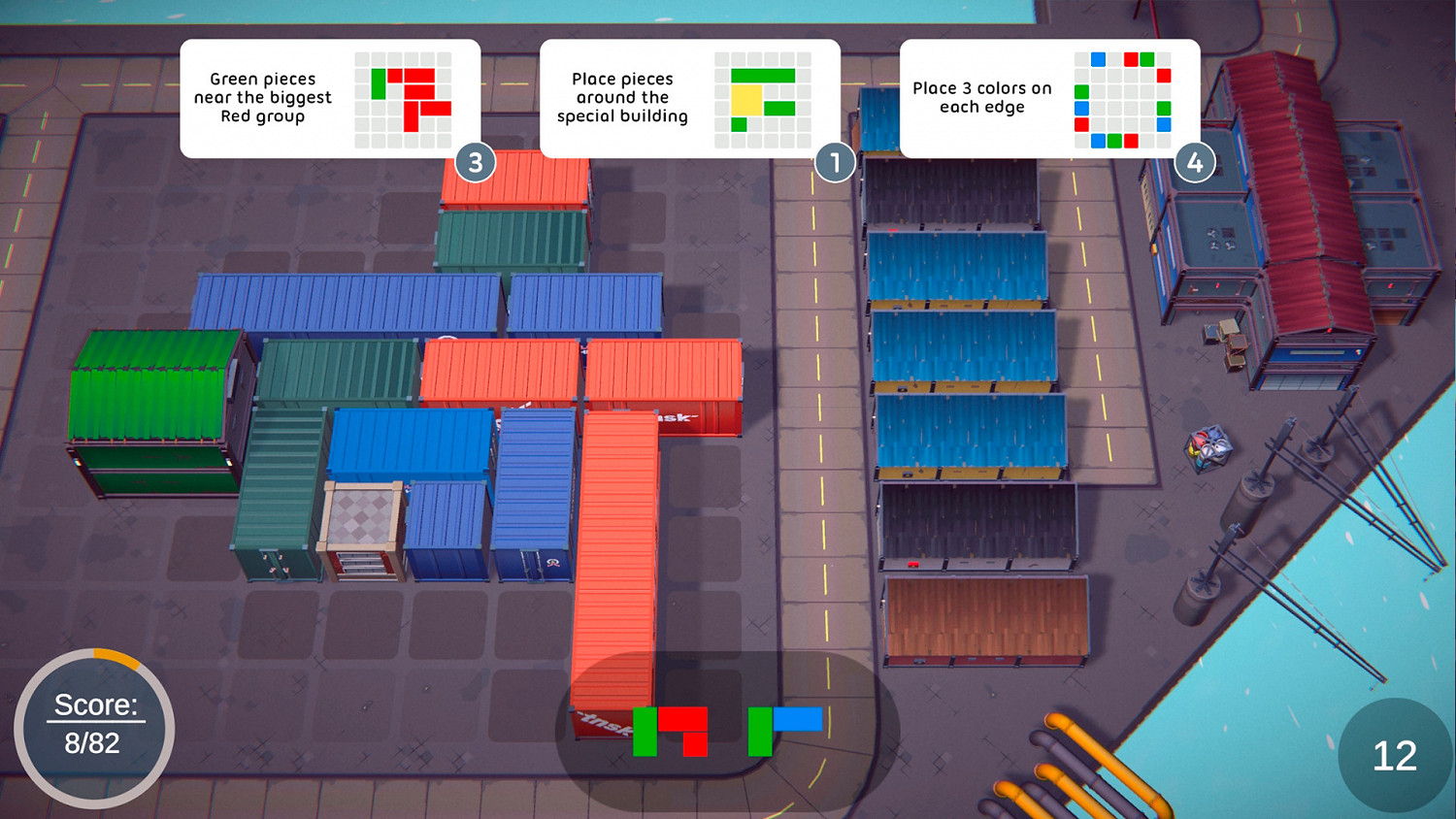
Task: Click the timer circle showing 12
Action: pyautogui.click(x=1395, y=754)
